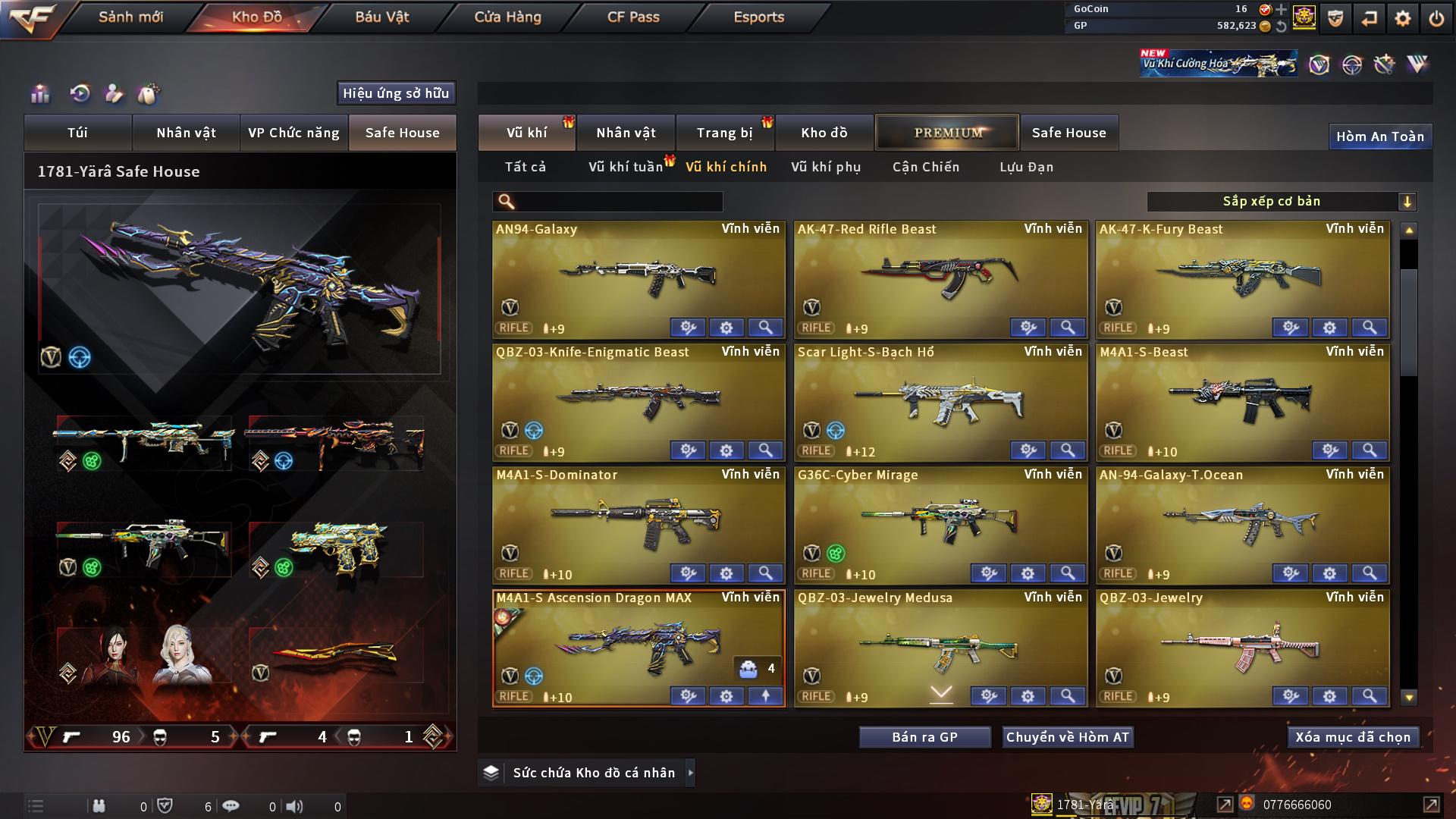Click the Bán ra GP button
This screenshot has width=1456, height=819.
924,737
